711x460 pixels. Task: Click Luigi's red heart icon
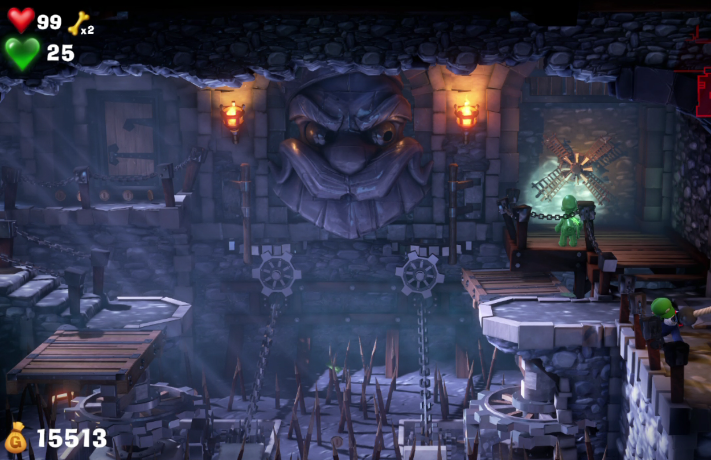[21, 20]
